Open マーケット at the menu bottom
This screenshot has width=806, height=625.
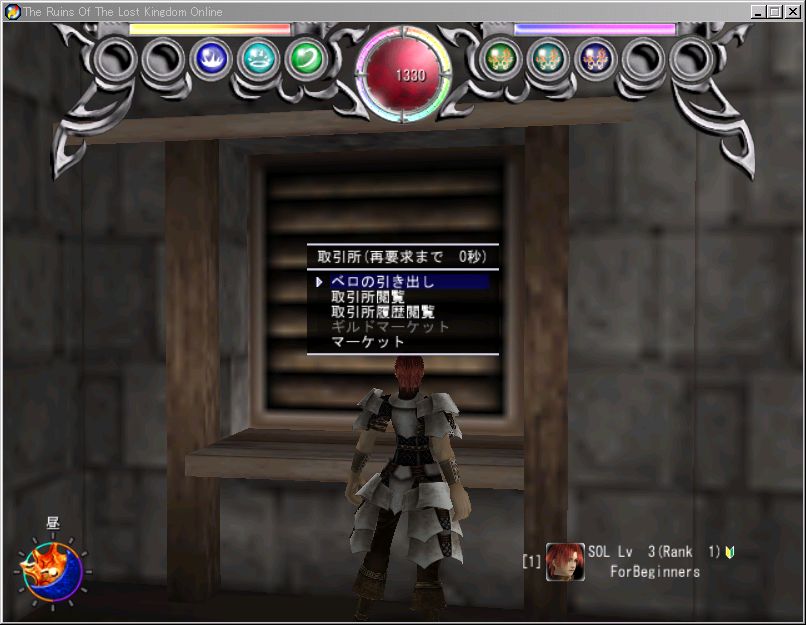tap(368, 342)
